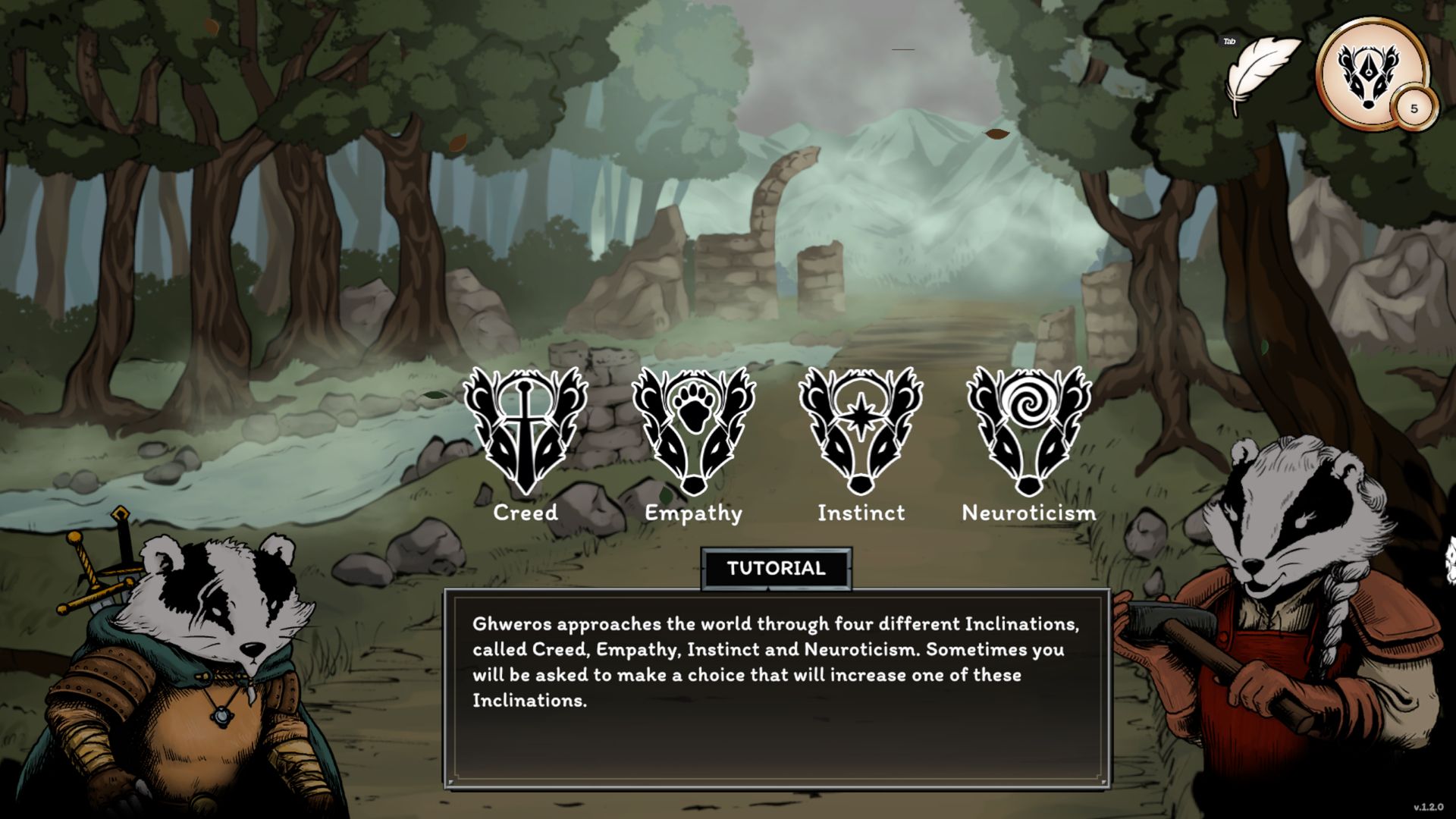Image resolution: width=1456 pixels, height=819 pixels.
Task: Click the Neuroticism spiral icon
Action: [x=1028, y=430]
